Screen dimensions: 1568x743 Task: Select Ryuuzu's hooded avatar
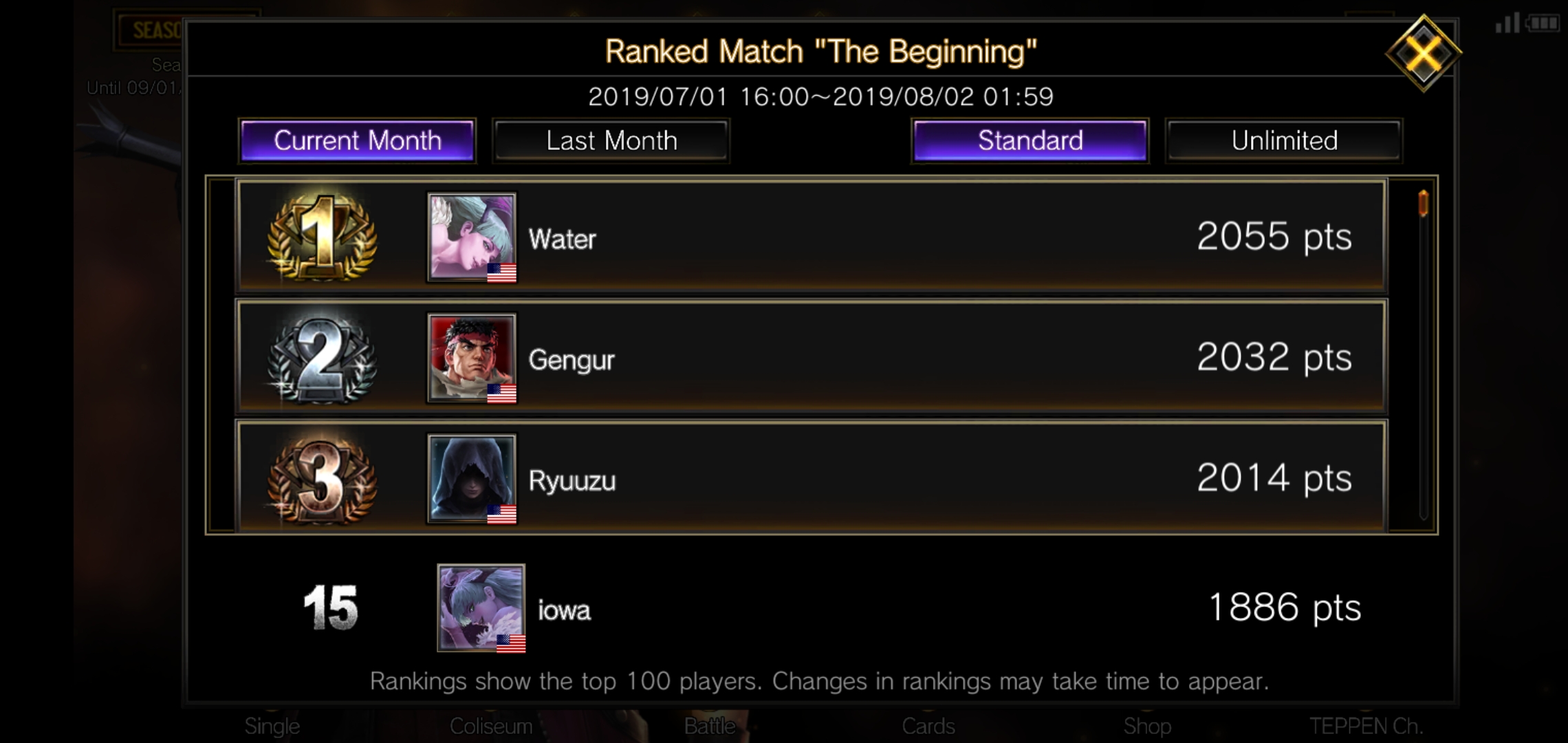(x=470, y=478)
